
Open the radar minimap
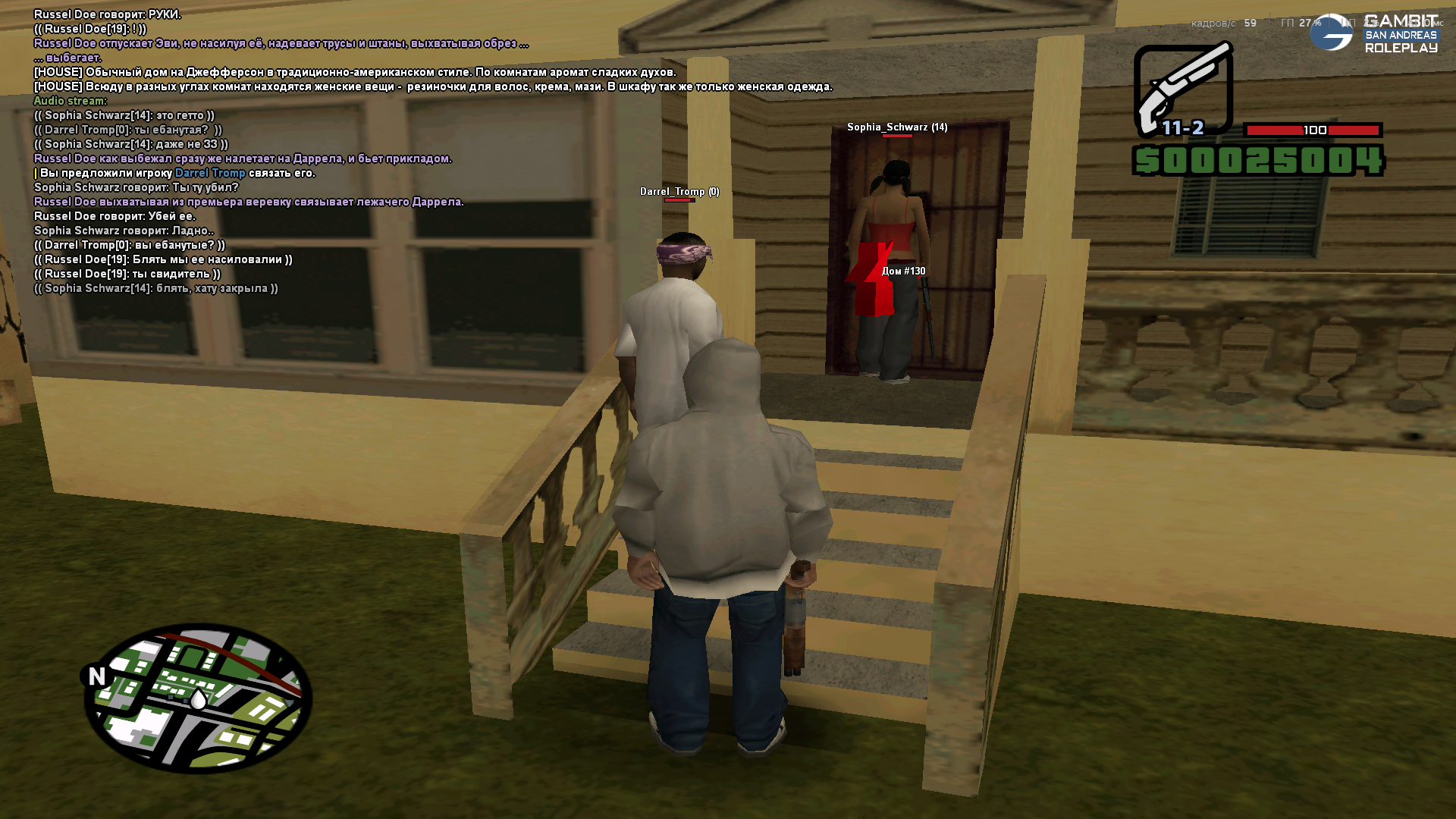pyautogui.click(x=199, y=698)
